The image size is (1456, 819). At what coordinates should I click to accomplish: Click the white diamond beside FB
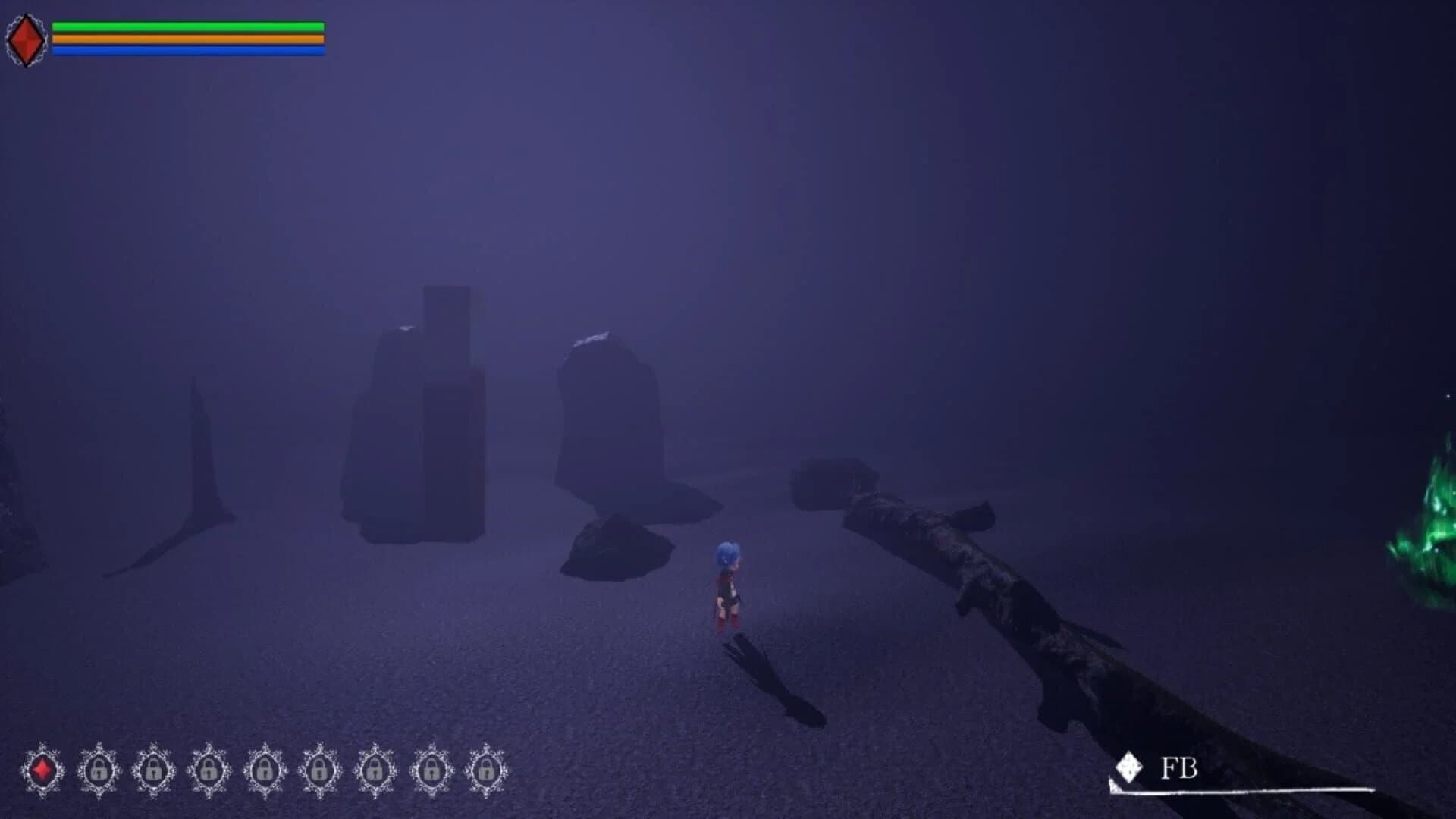coord(1130,767)
